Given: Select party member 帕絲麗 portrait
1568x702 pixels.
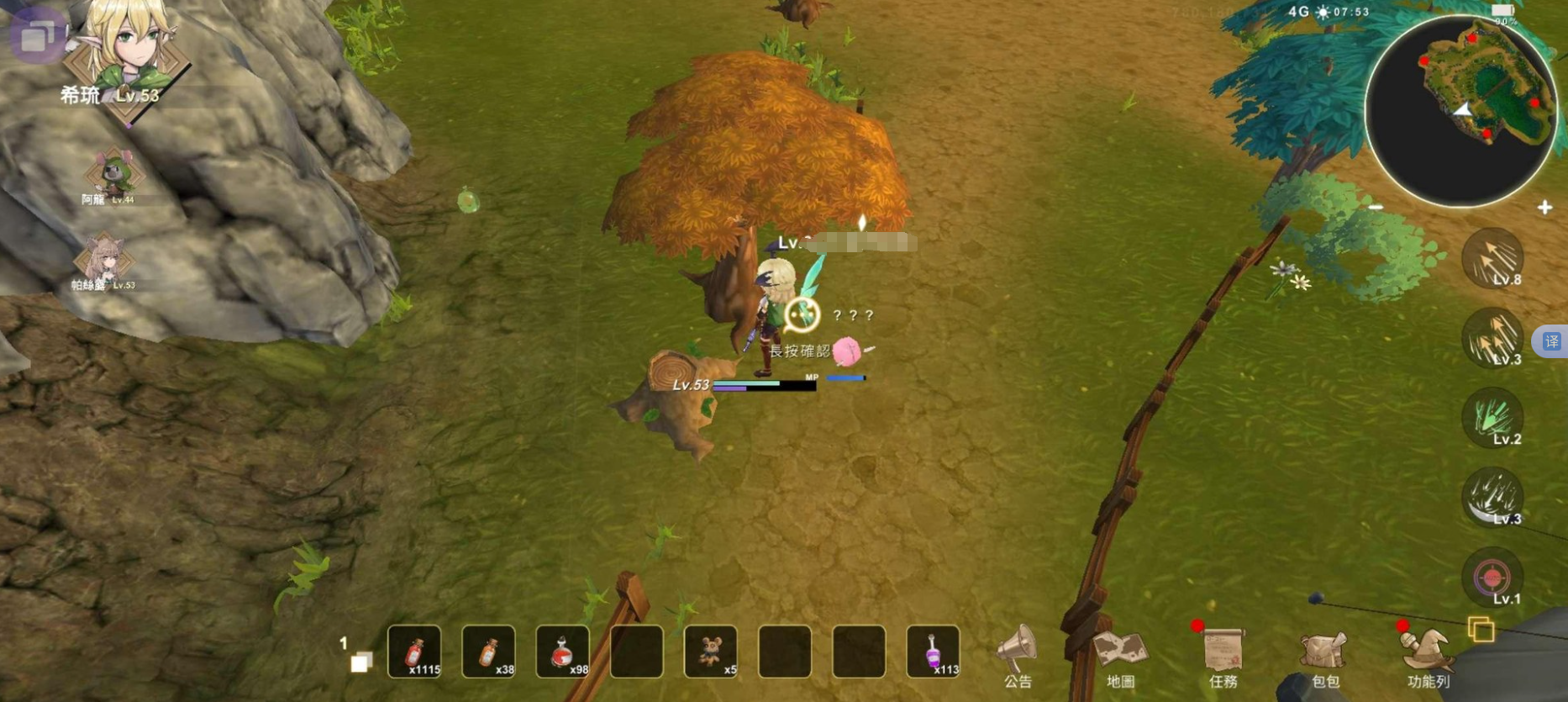Looking at the screenshot, I should (x=104, y=259).
